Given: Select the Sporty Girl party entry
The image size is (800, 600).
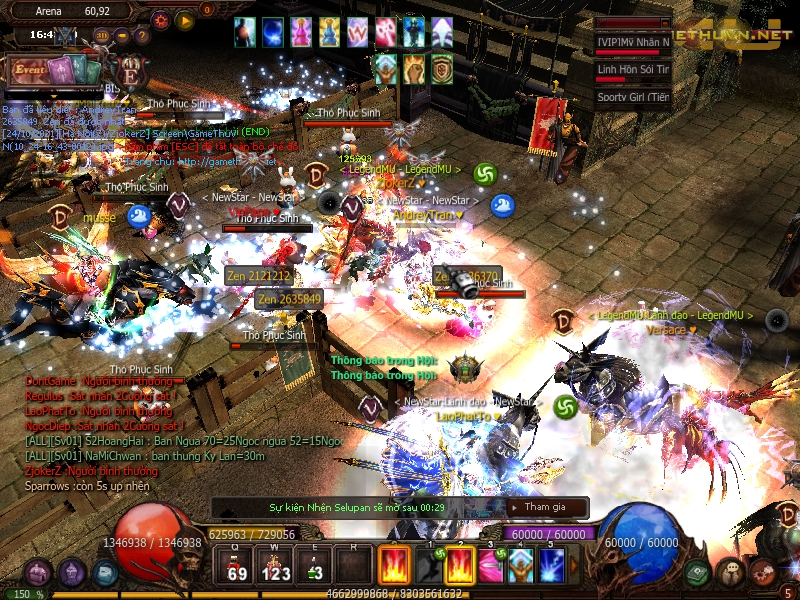Looking at the screenshot, I should [x=634, y=97].
